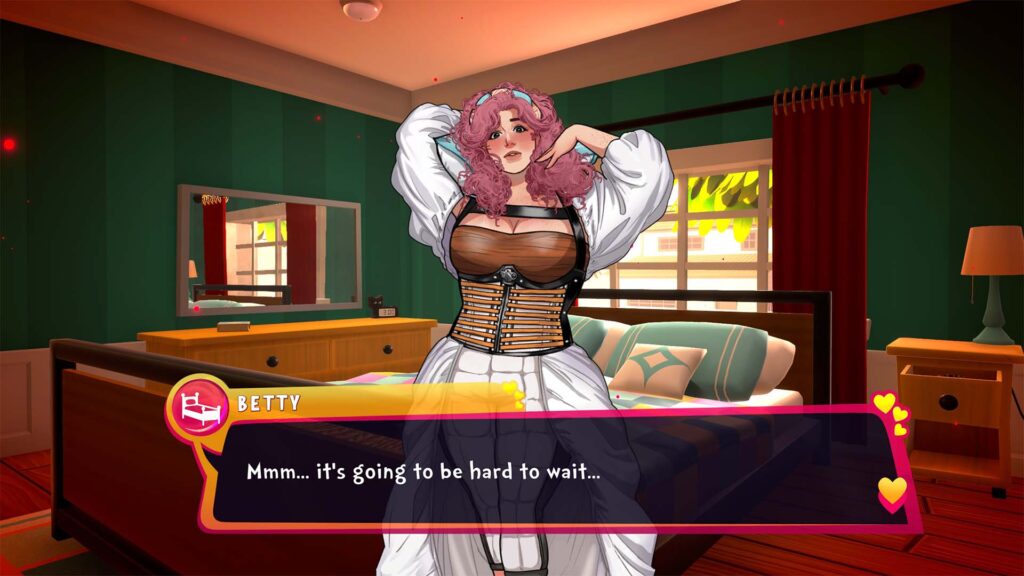Click the heart continue icon in dialogue box

[x=892, y=491]
